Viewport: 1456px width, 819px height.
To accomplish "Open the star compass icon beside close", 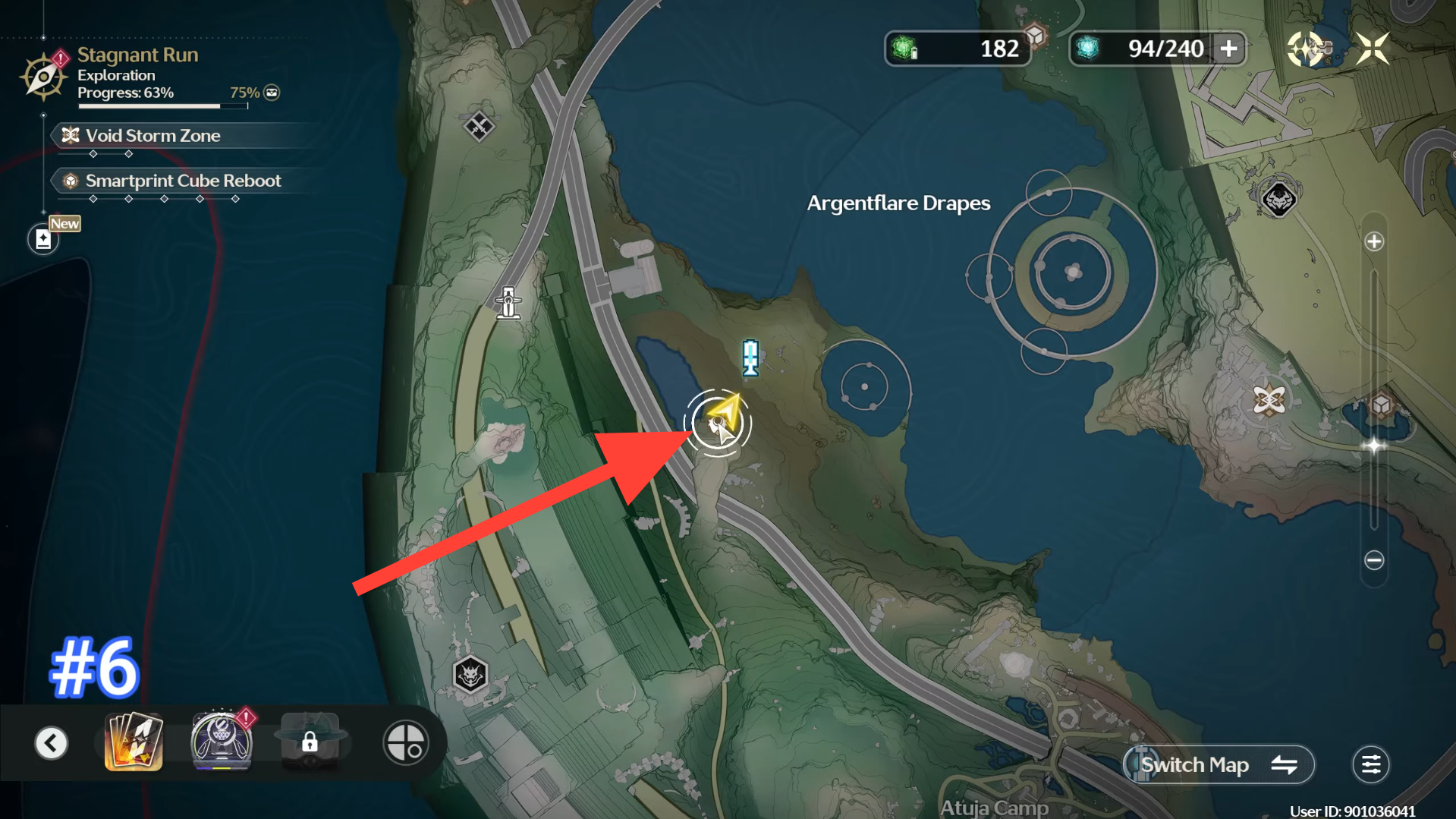I will 1307,49.
